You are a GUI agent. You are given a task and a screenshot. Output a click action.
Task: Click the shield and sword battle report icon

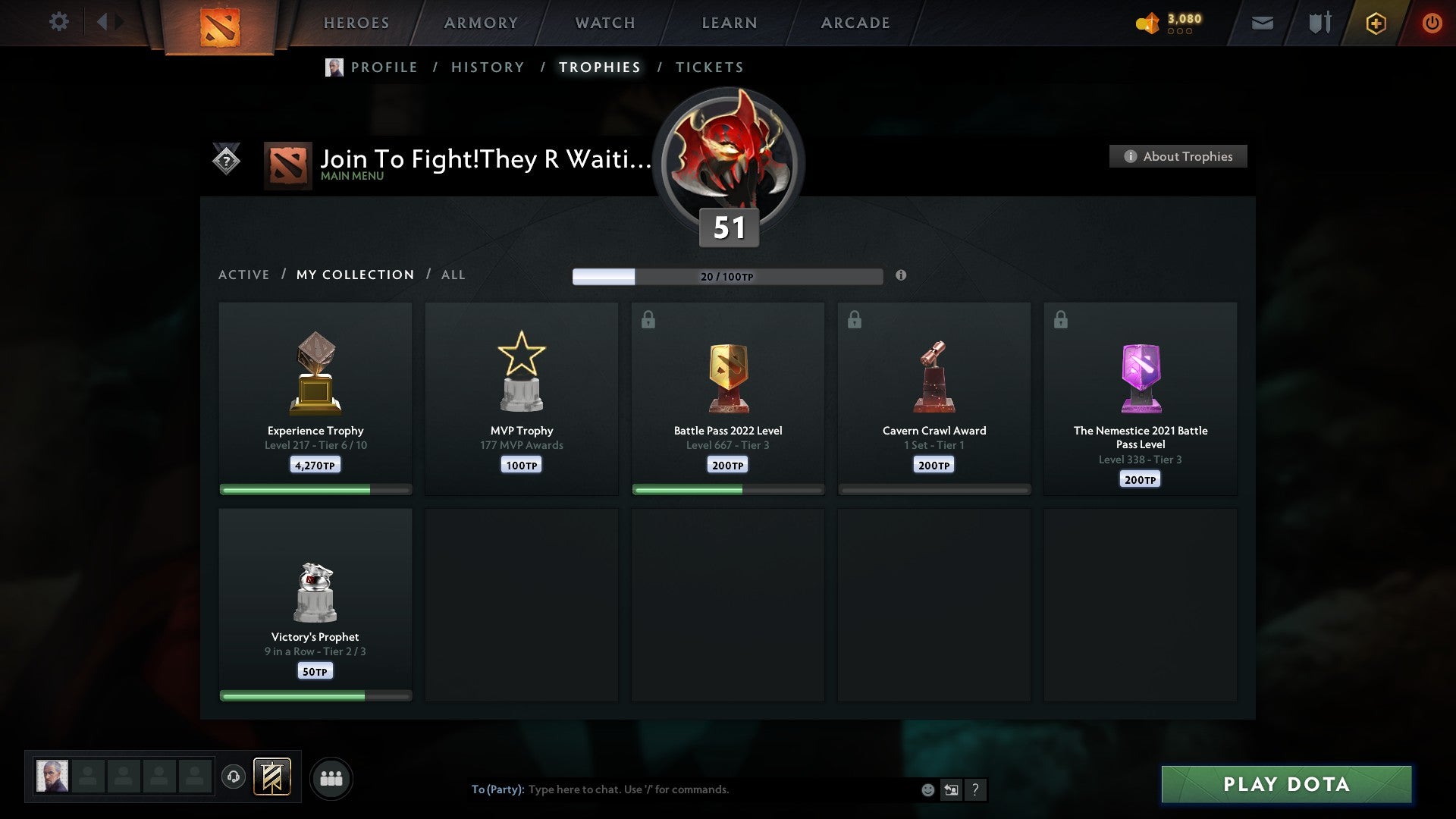[1319, 23]
